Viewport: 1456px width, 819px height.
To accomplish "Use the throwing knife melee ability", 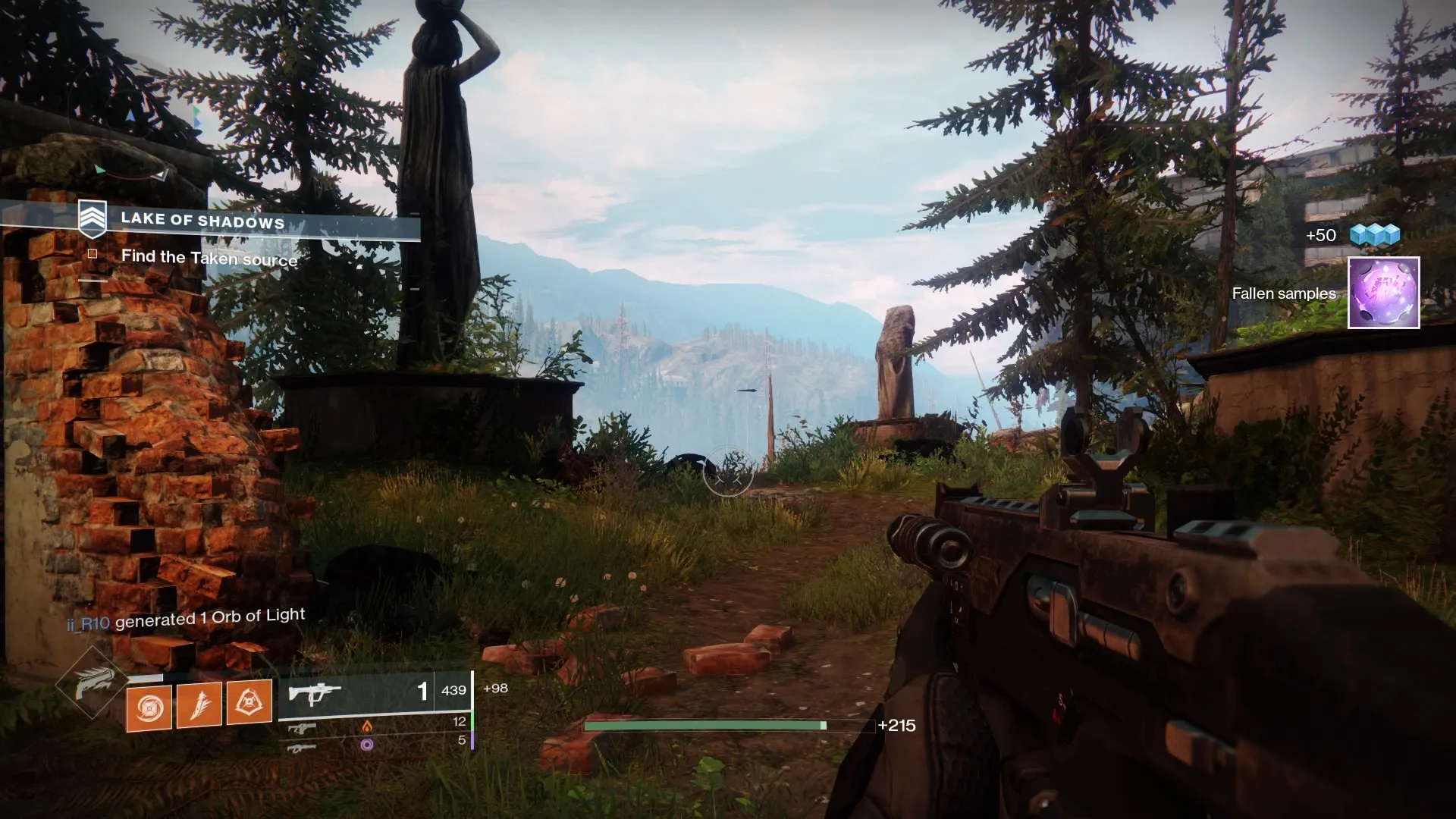I will tap(199, 705).
